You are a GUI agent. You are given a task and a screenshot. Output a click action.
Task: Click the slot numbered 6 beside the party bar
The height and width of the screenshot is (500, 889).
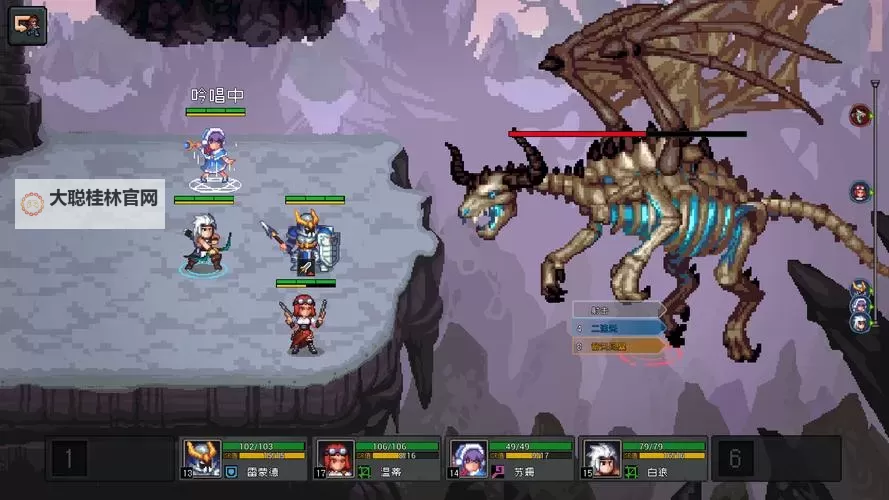(735, 459)
